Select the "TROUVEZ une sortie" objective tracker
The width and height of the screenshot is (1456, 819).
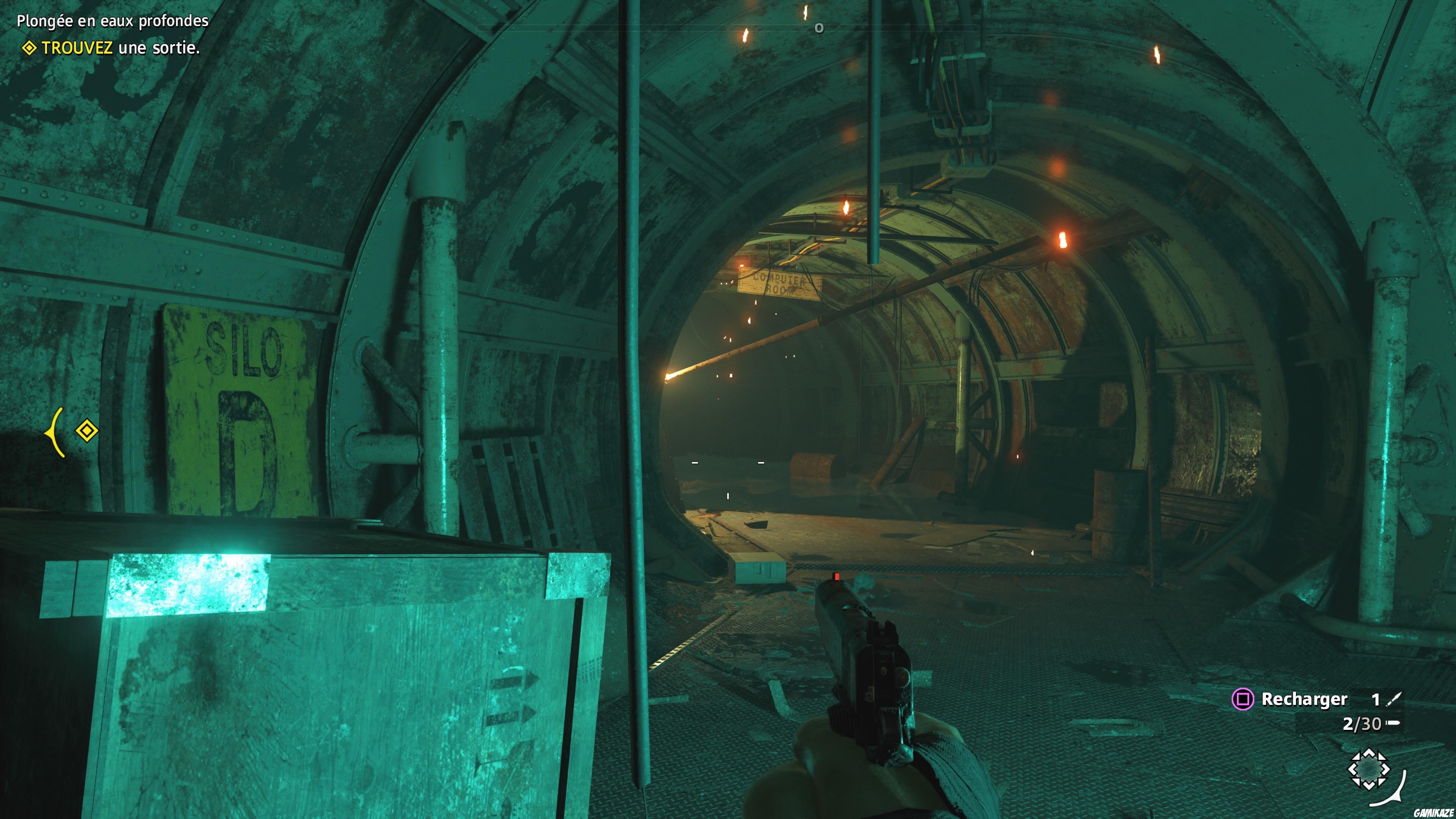click(x=111, y=48)
